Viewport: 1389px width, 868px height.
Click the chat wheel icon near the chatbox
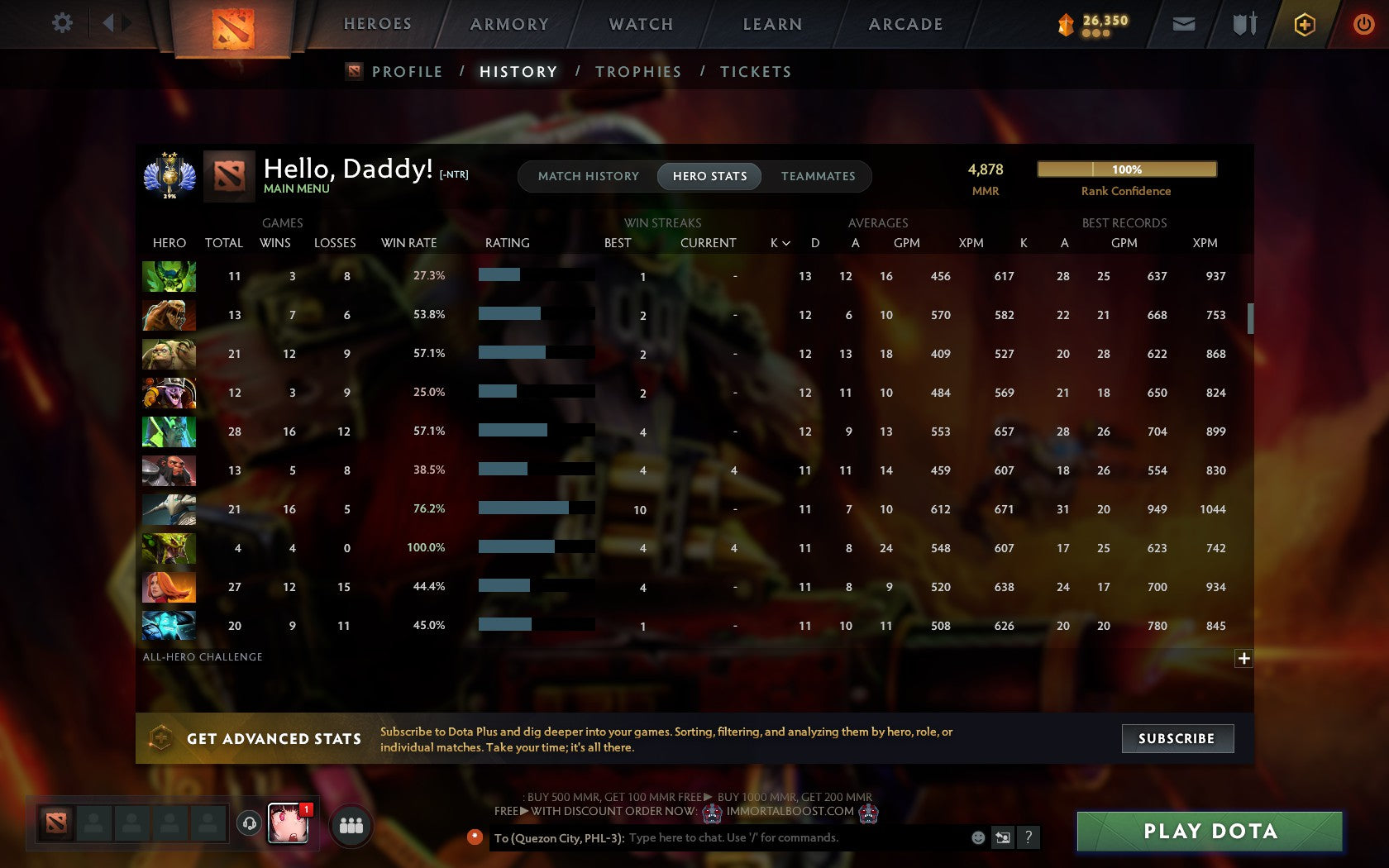(x=1003, y=837)
